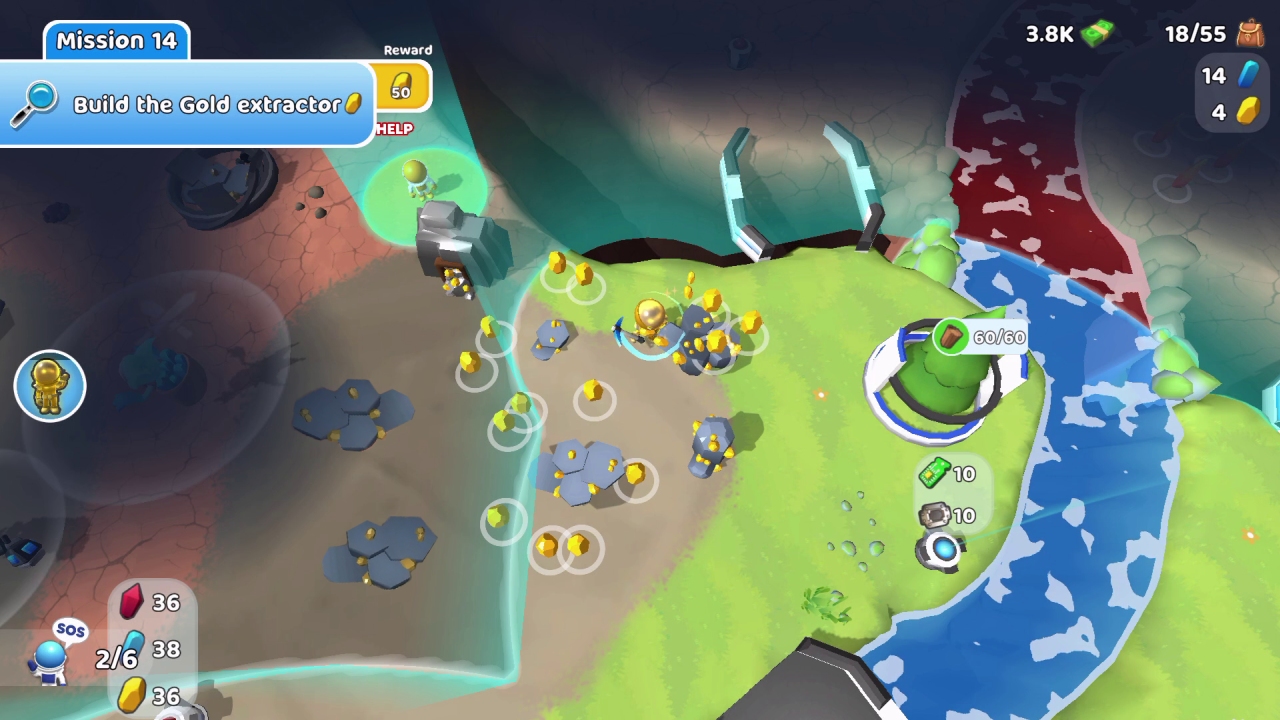
Task: Click the white robot drone on the grass
Action: coord(946,550)
